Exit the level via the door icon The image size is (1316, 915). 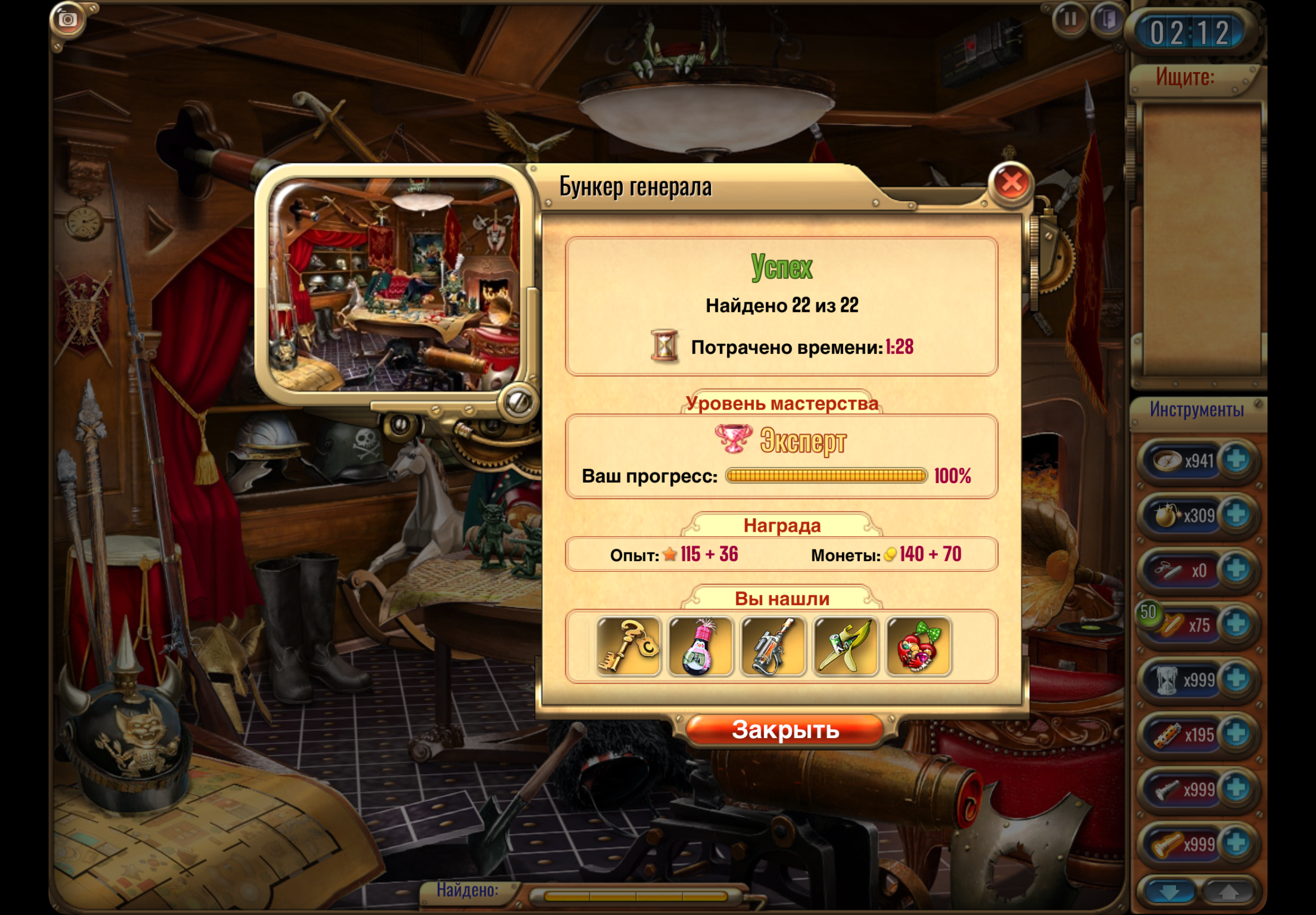1109,20
